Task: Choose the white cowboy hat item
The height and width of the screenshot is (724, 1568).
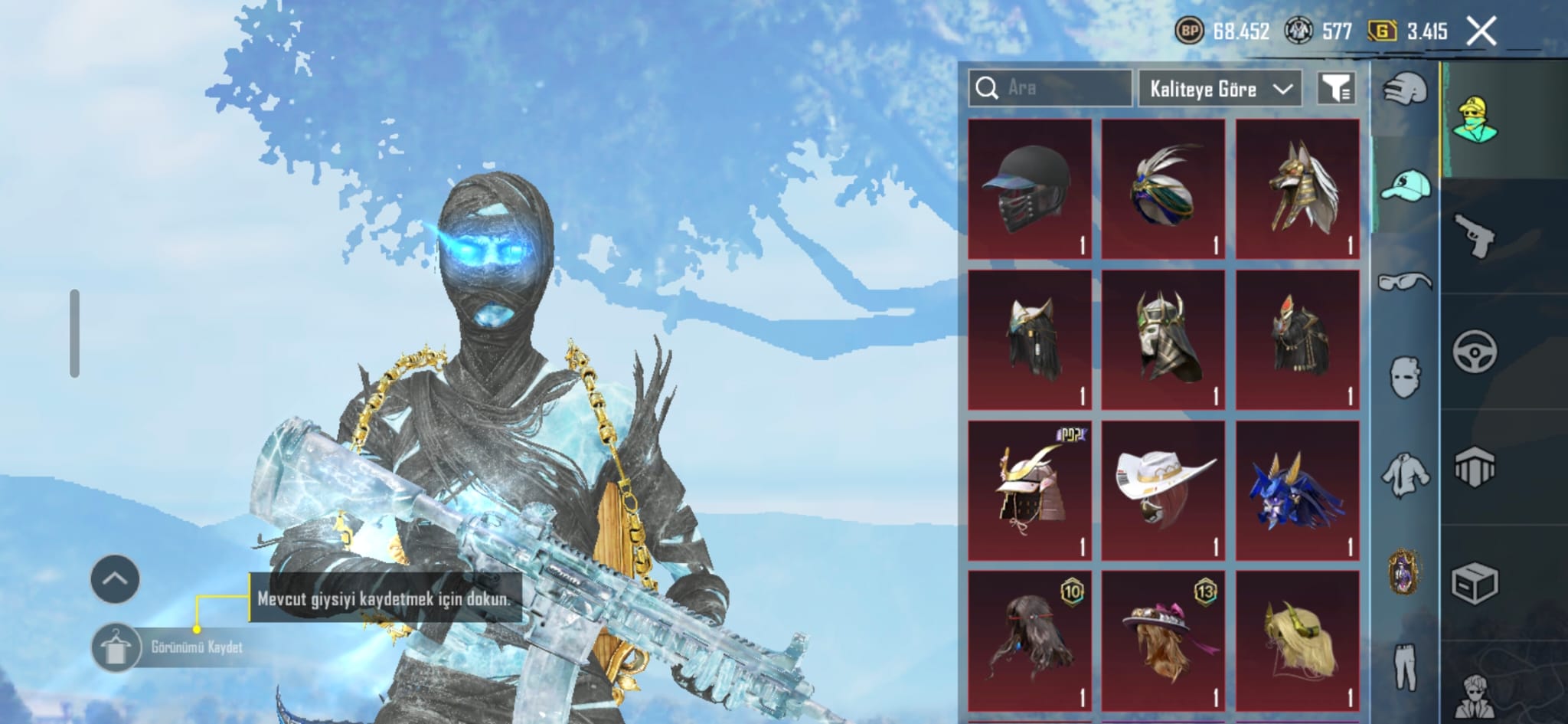Action: point(1163,490)
